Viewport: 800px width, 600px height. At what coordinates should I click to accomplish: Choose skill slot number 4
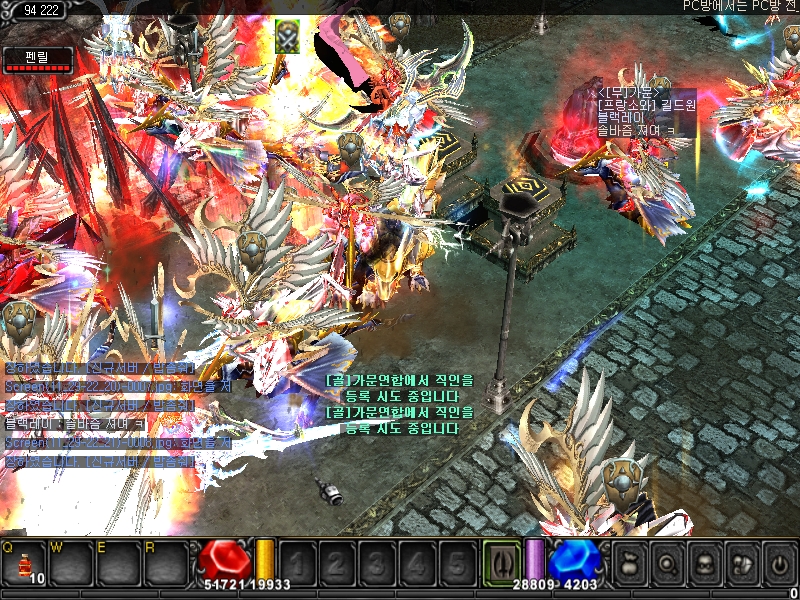pos(417,563)
